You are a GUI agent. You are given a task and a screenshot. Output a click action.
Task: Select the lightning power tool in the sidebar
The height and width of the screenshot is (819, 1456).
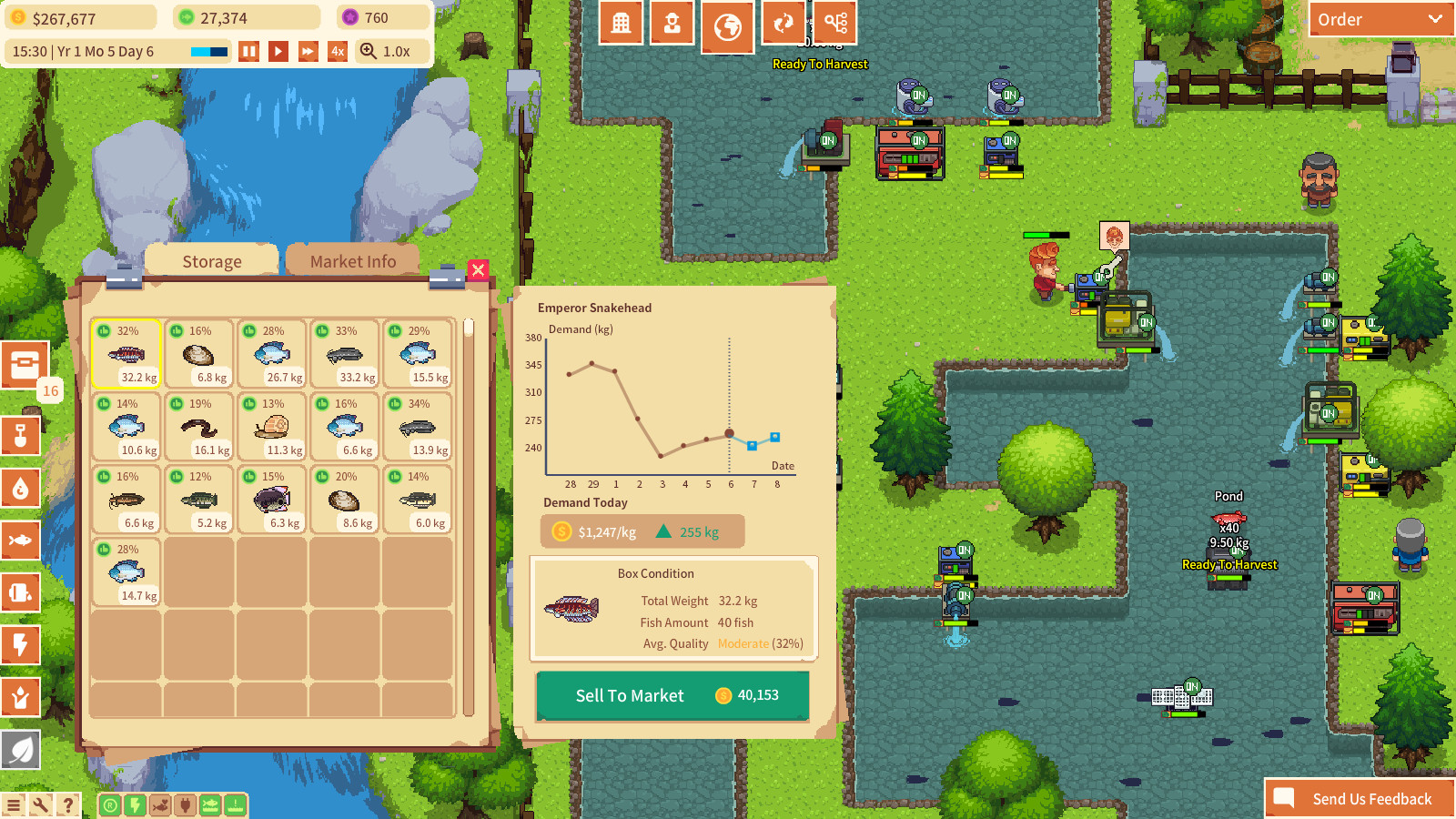[20, 646]
